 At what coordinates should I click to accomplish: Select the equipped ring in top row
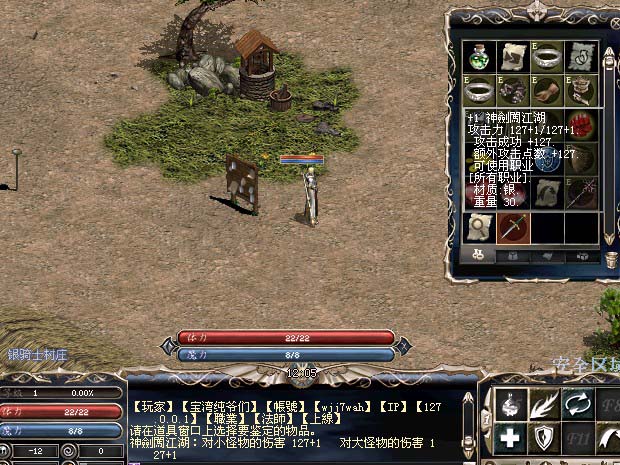(x=546, y=55)
